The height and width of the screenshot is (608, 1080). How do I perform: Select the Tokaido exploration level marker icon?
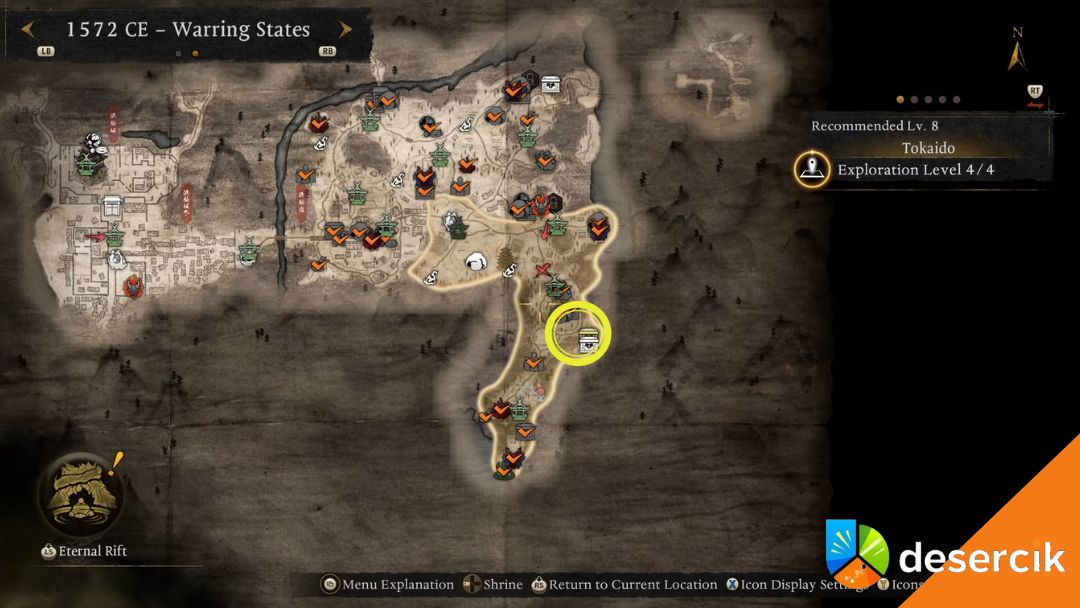pos(811,169)
